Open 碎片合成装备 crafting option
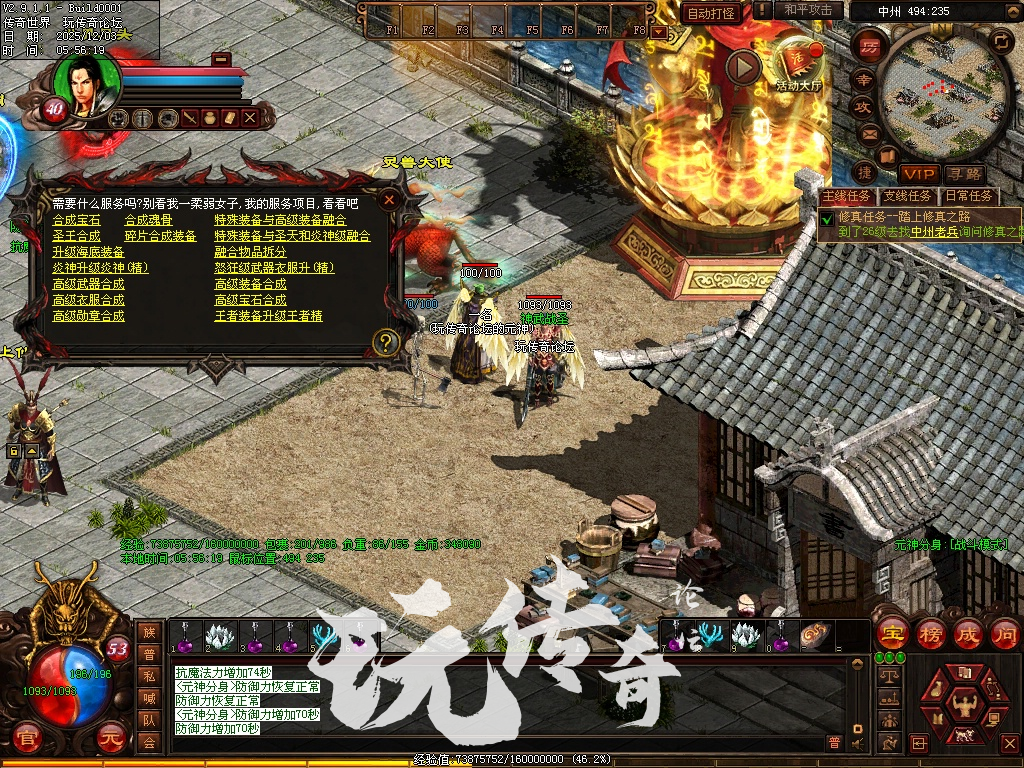The image size is (1024, 768). 160,236
